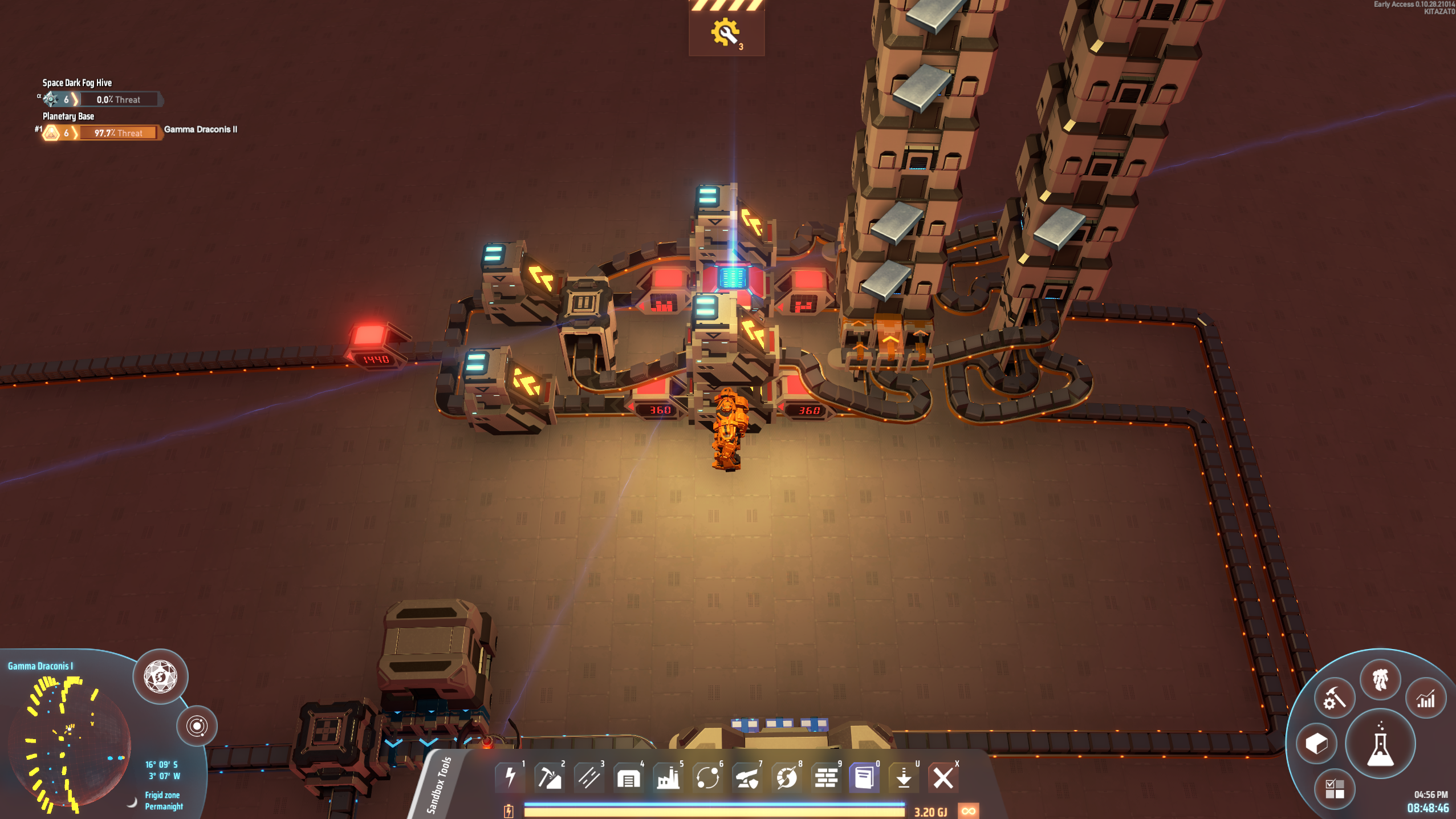Select the Dyson sphere build category
The height and width of the screenshot is (819, 1456).
(786, 777)
